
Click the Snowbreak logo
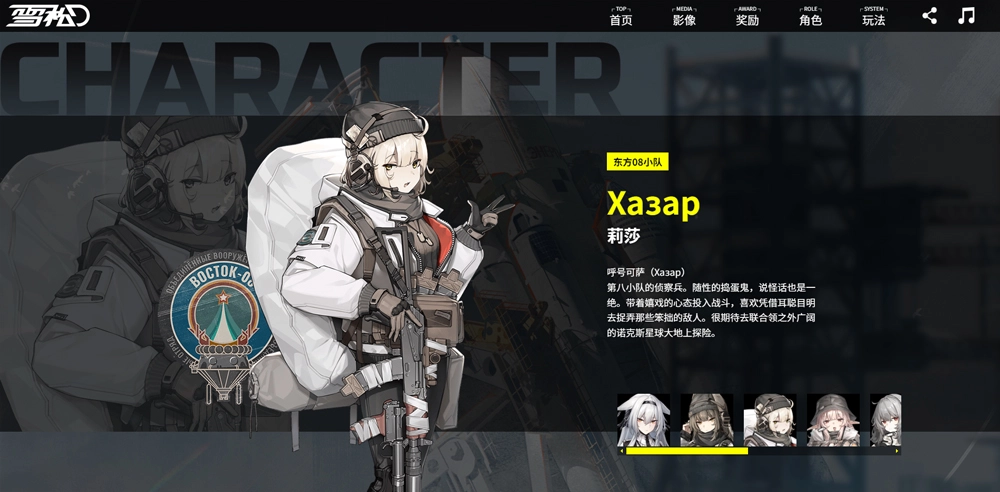49,17
